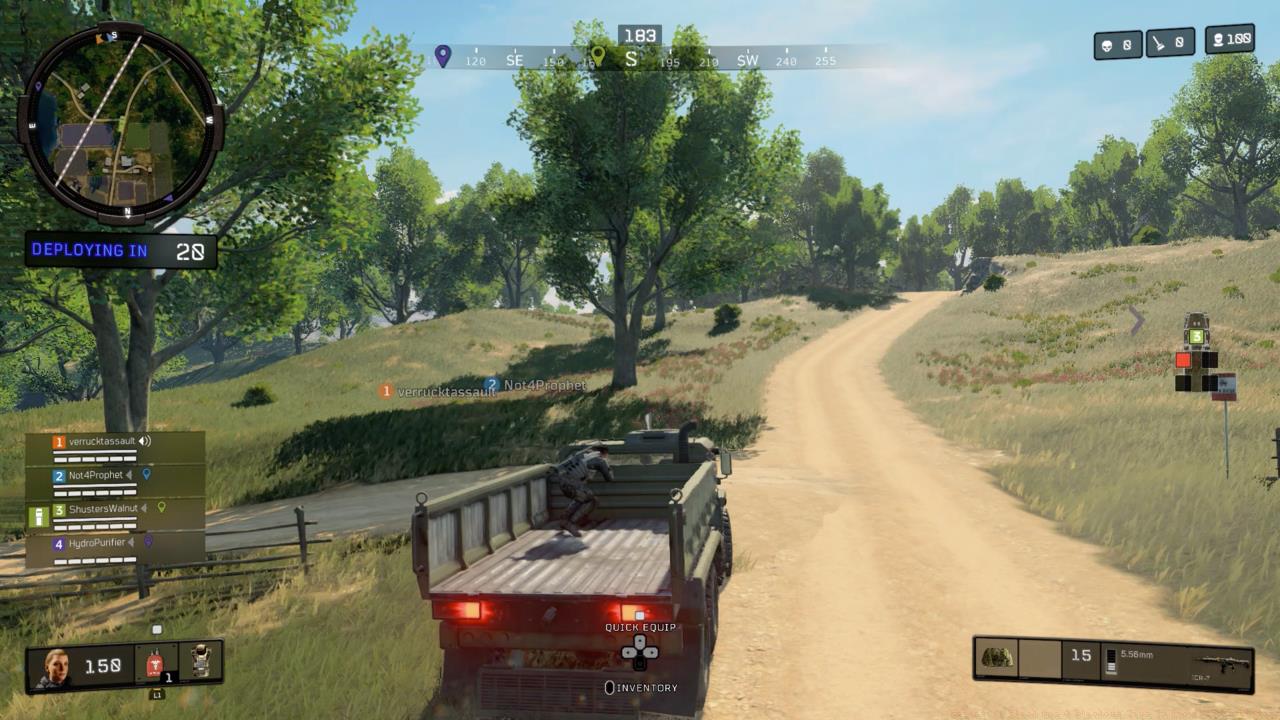Click the compass heading reading 183

pyautogui.click(x=640, y=34)
